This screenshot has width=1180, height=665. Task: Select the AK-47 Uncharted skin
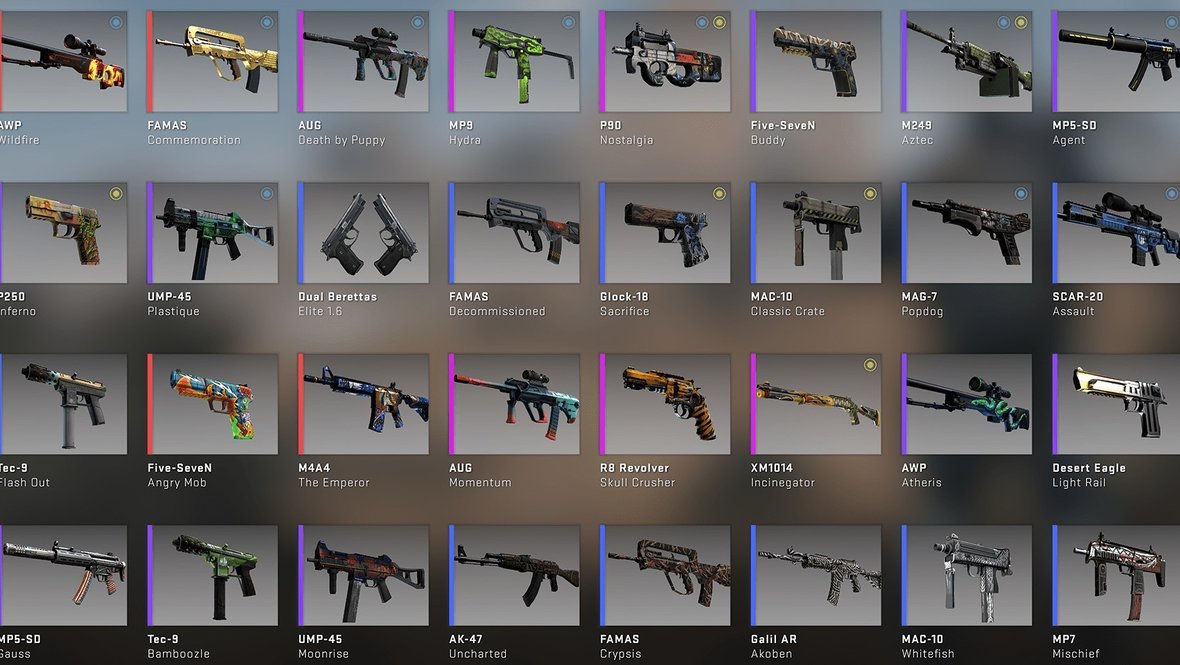click(515, 575)
